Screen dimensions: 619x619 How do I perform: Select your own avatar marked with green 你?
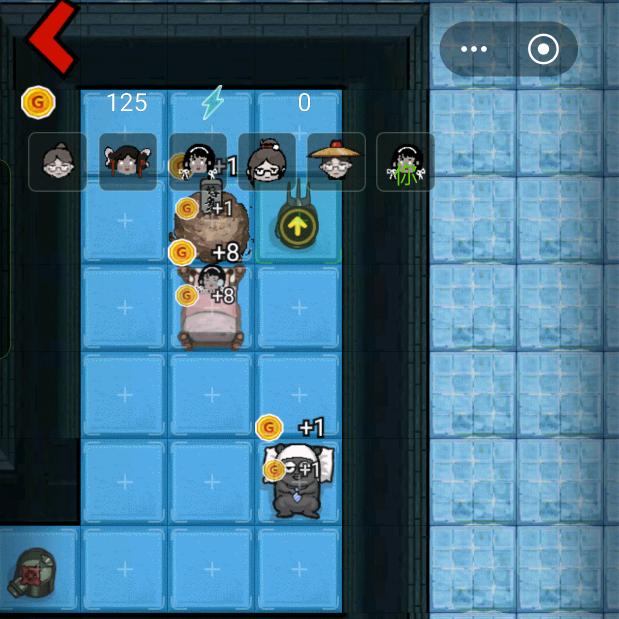[x=405, y=162]
